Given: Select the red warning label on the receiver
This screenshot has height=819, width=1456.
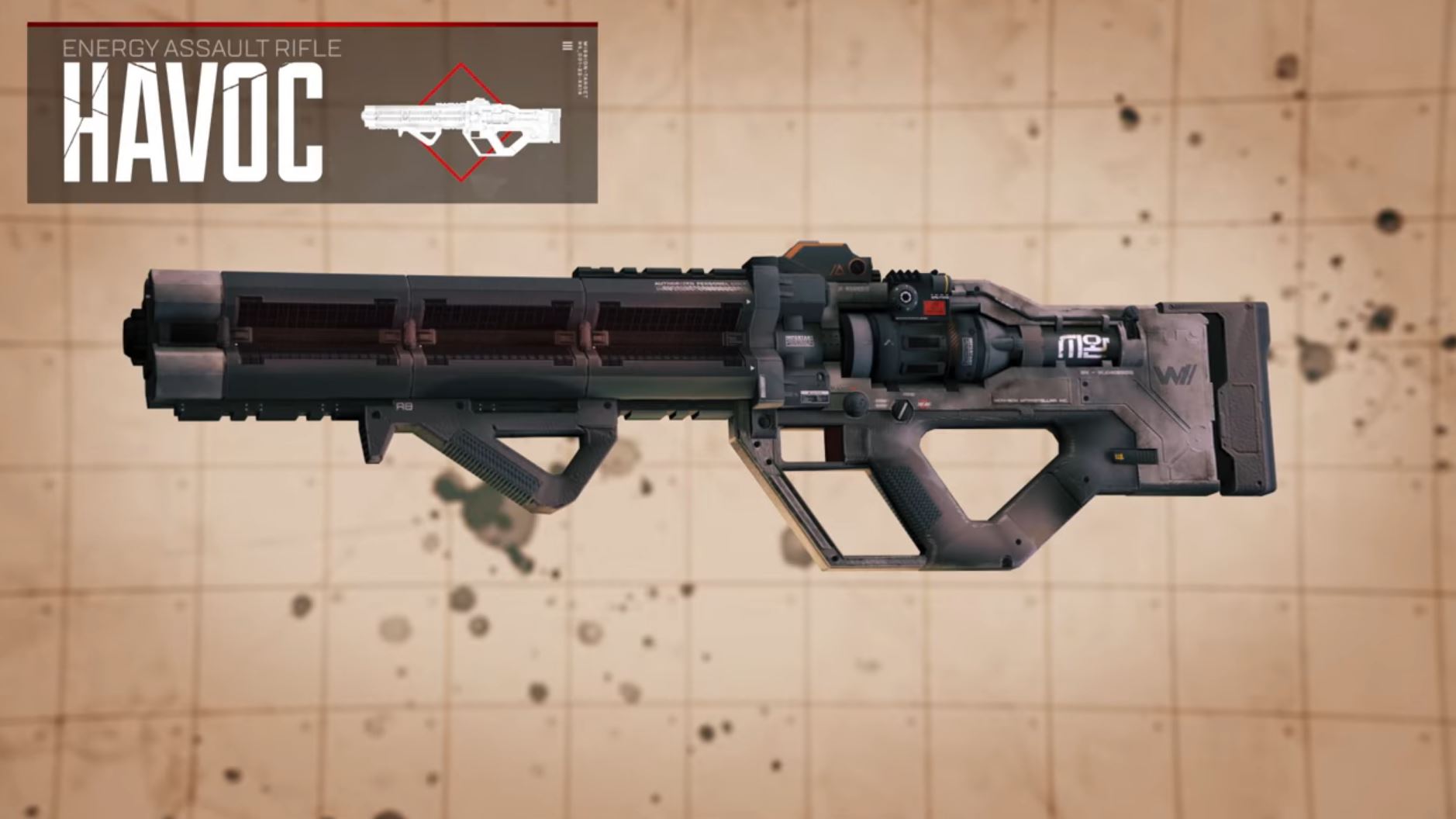Looking at the screenshot, I should (933, 306).
